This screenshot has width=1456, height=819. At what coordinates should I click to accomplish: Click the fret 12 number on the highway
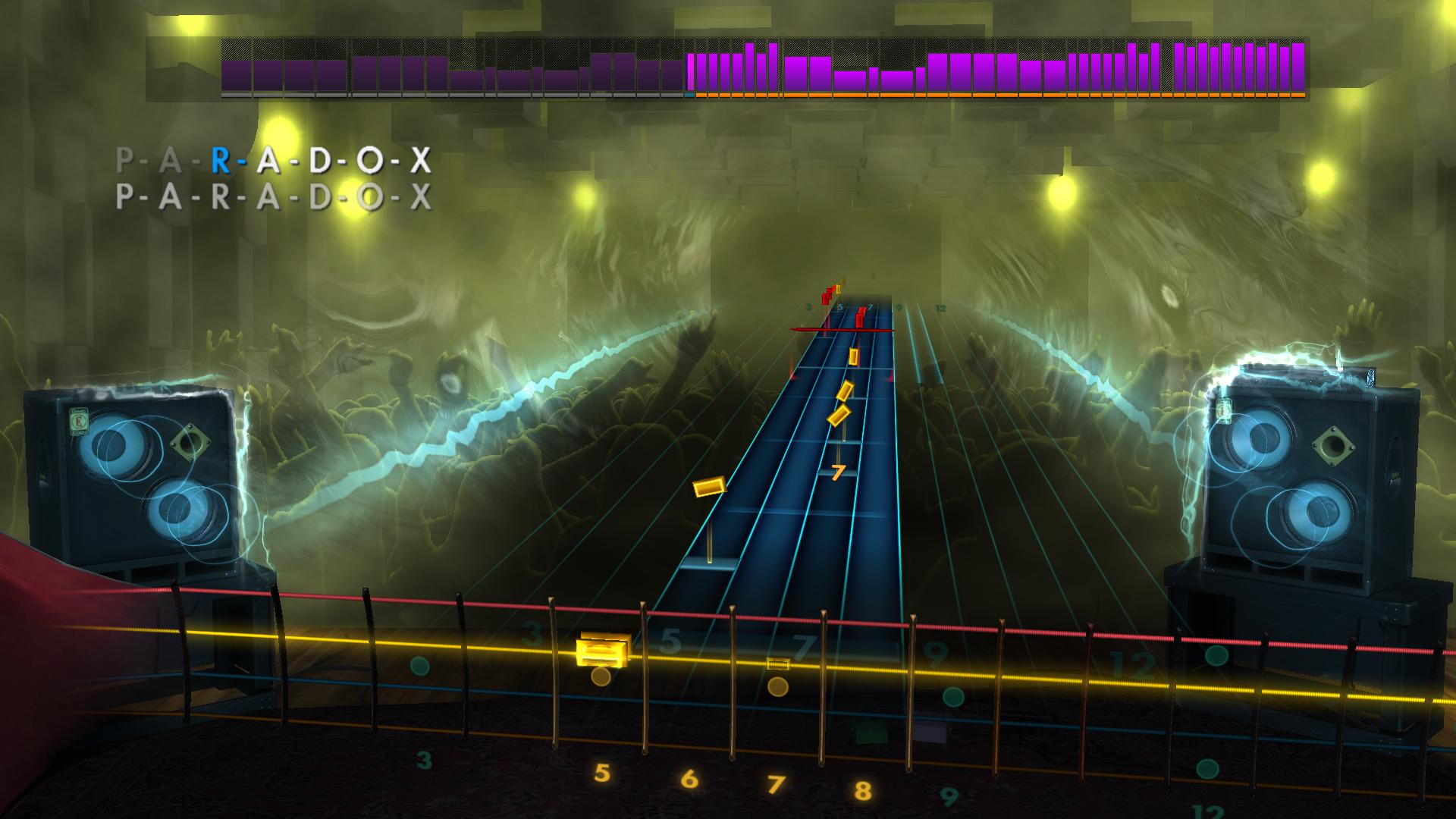click(940, 307)
